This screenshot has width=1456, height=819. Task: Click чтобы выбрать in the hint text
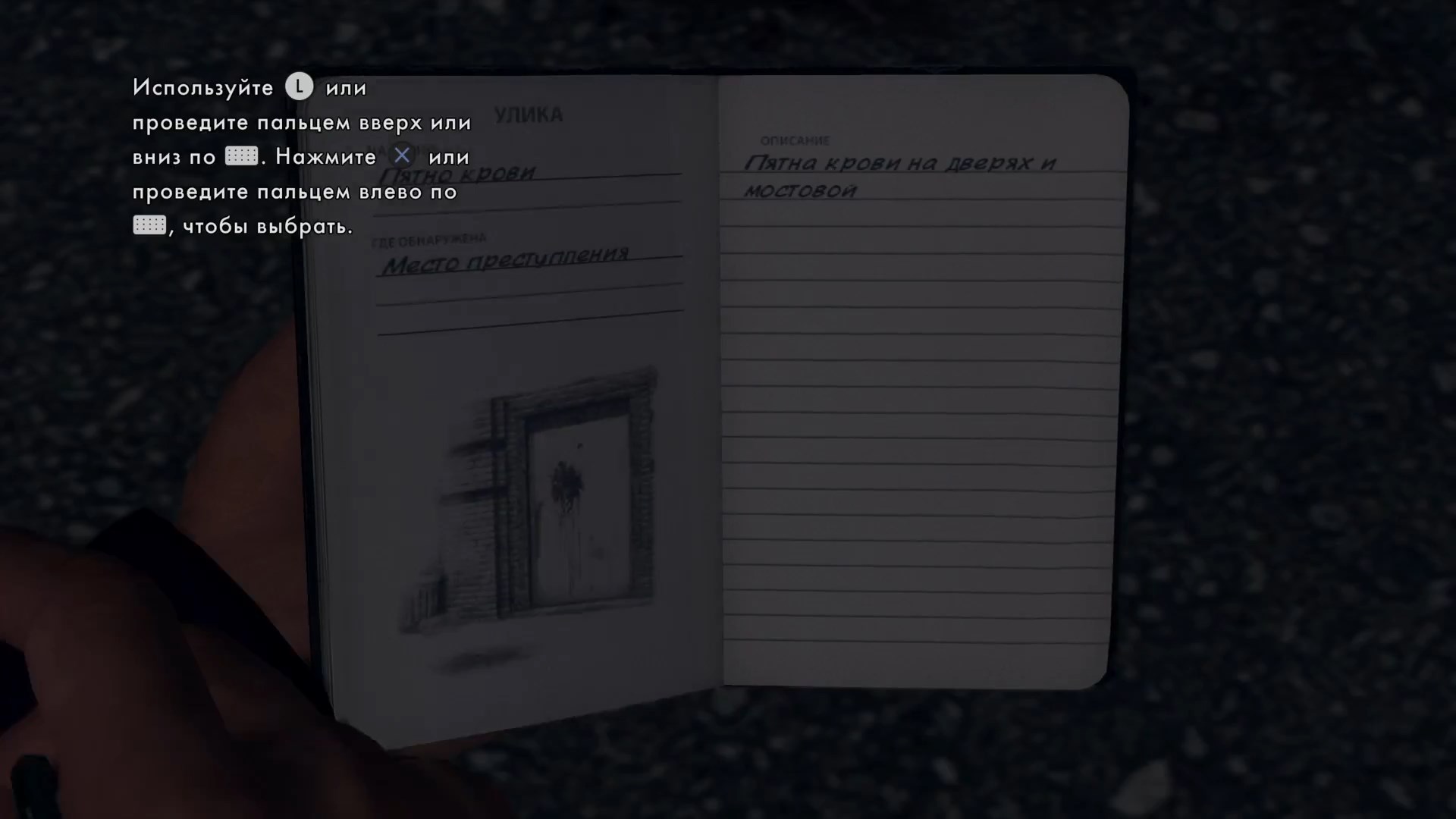tap(267, 225)
